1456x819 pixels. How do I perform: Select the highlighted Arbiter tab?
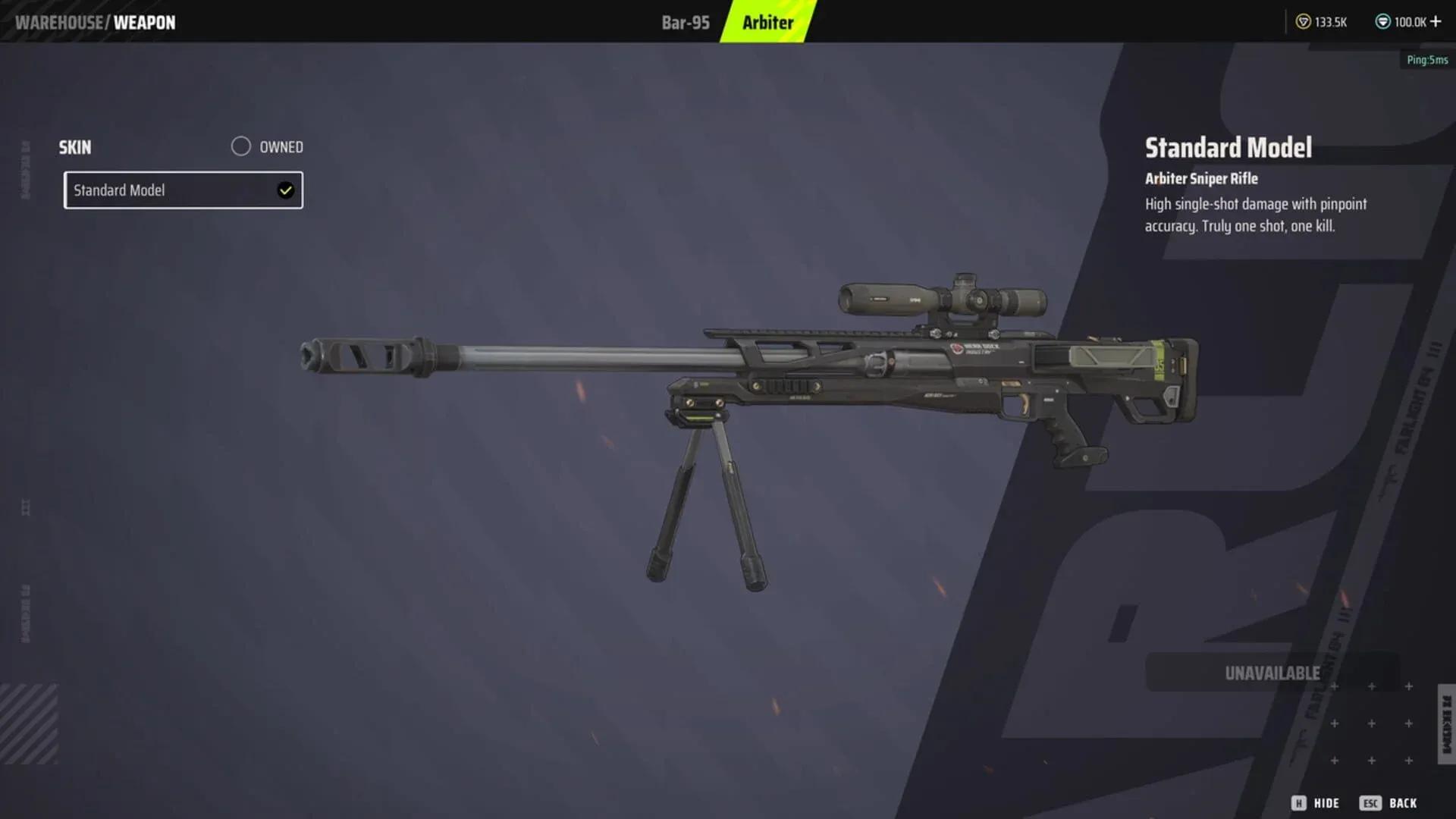coord(766,22)
